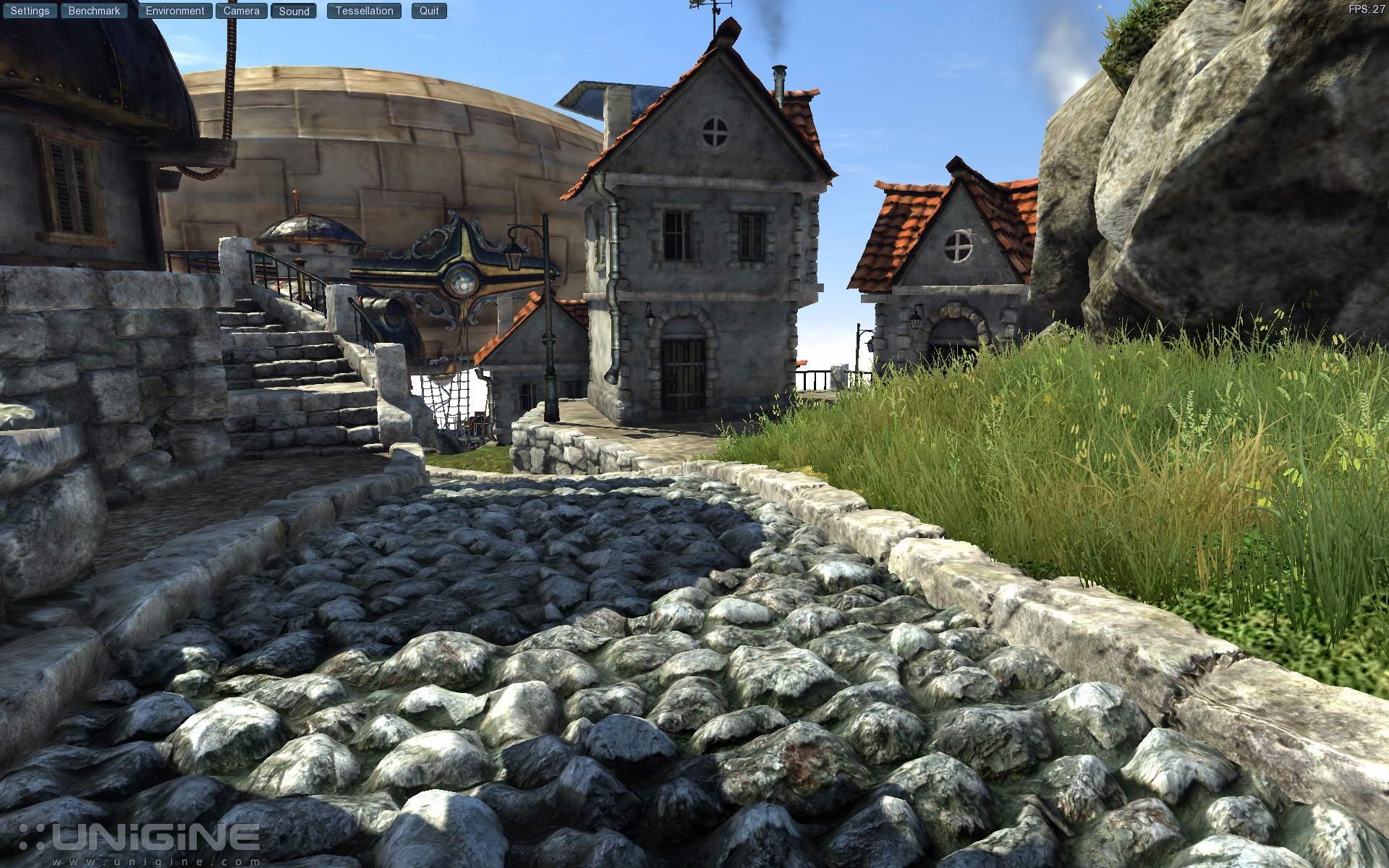Quit the Unigine demo
The image size is (1389, 868).
pos(429,11)
